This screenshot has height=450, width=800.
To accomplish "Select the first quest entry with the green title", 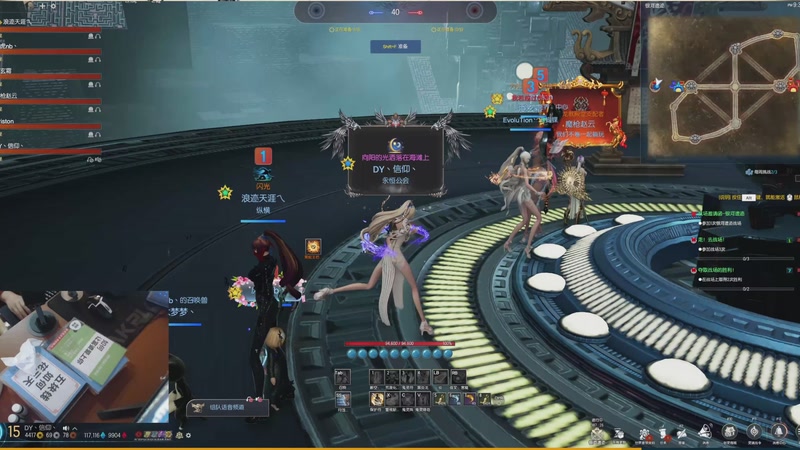I will (x=721, y=214).
